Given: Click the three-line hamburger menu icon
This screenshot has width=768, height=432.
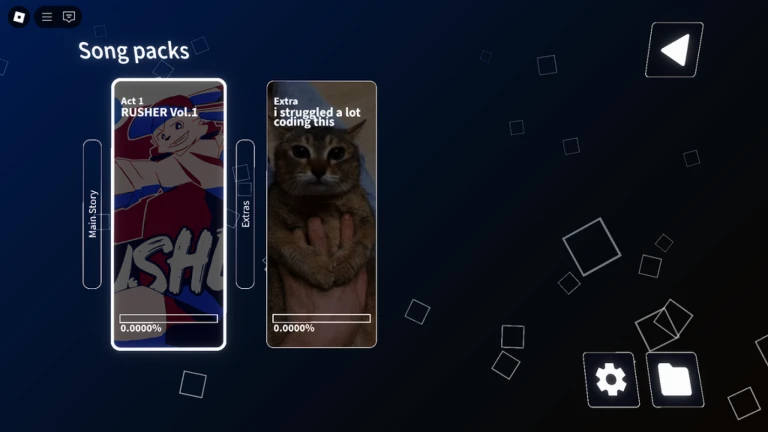Looking at the screenshot, I should click(47, 17).
